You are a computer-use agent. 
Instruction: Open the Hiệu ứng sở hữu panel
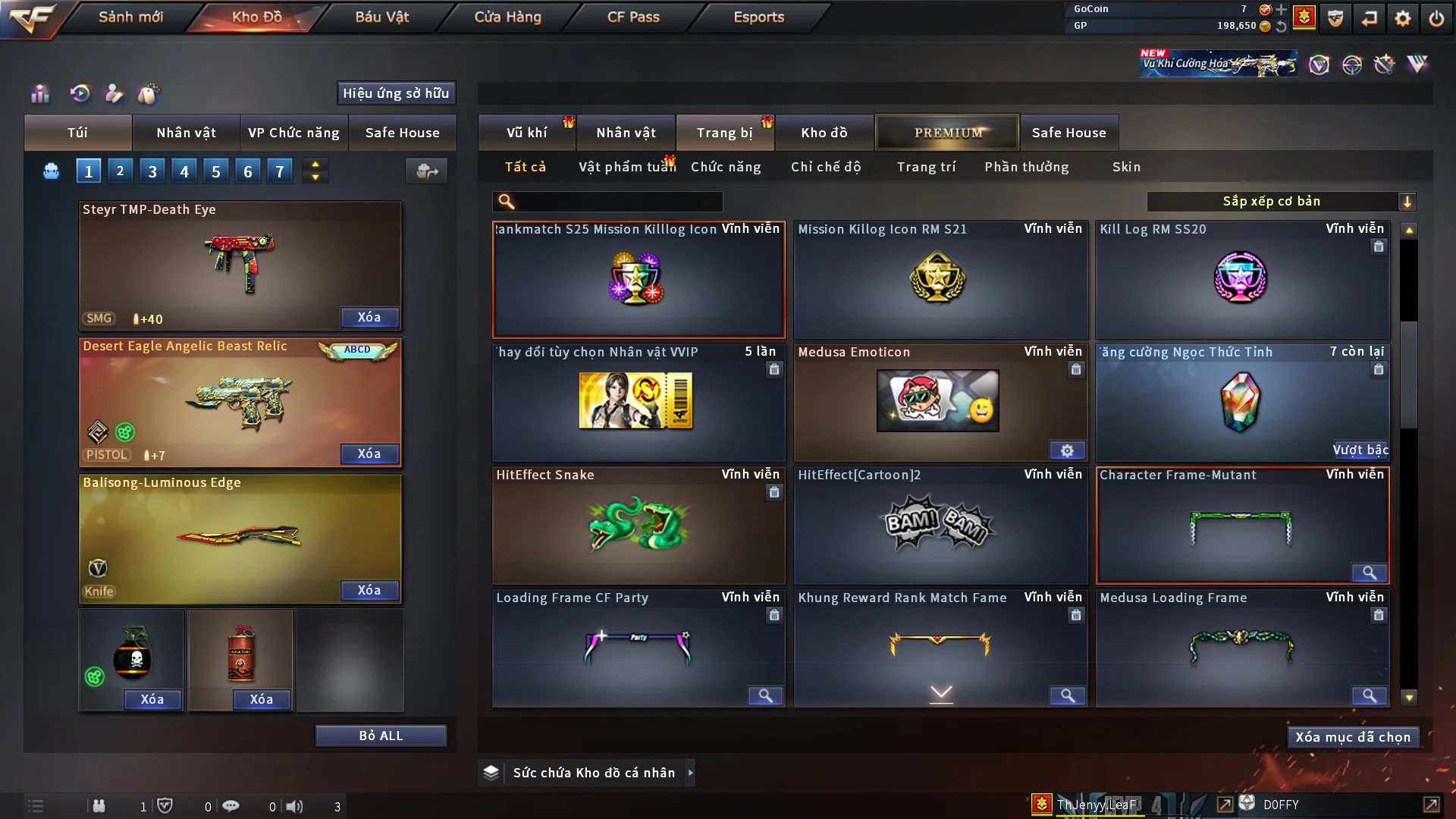pos(396,93)
